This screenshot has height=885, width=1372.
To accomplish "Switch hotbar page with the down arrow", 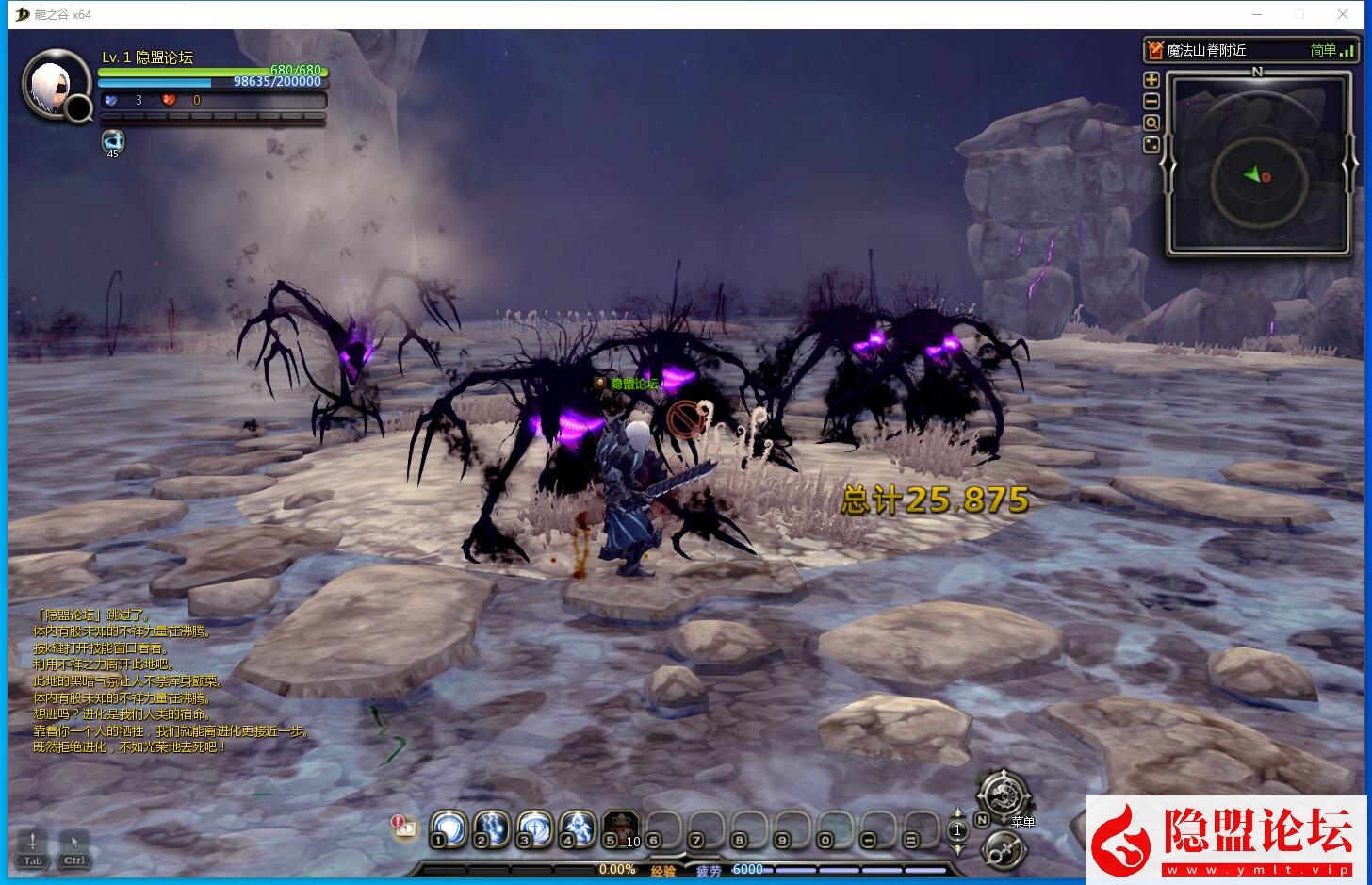I will [x=957, y=847].
